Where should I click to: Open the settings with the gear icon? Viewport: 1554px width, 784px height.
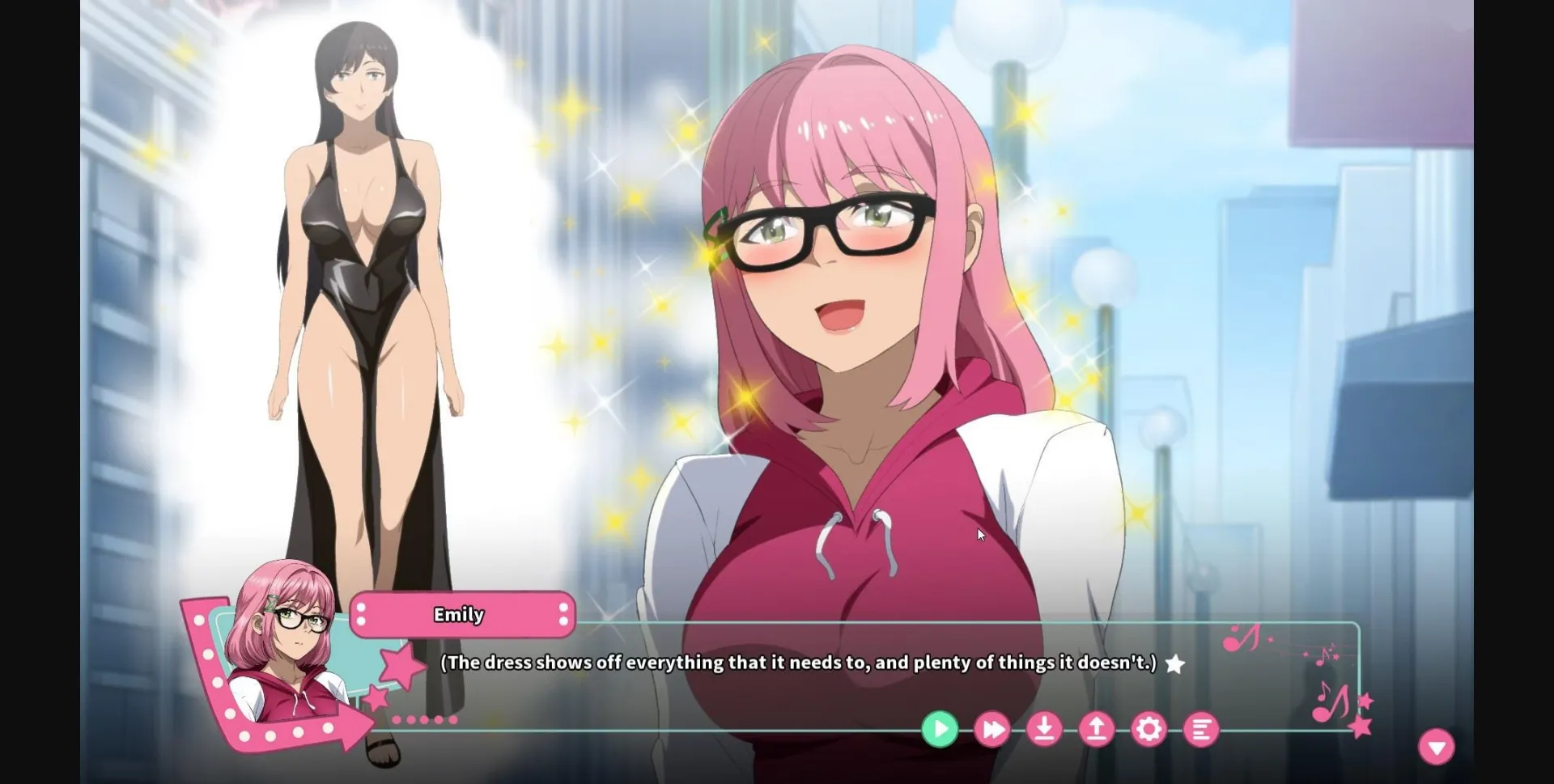1150,729
